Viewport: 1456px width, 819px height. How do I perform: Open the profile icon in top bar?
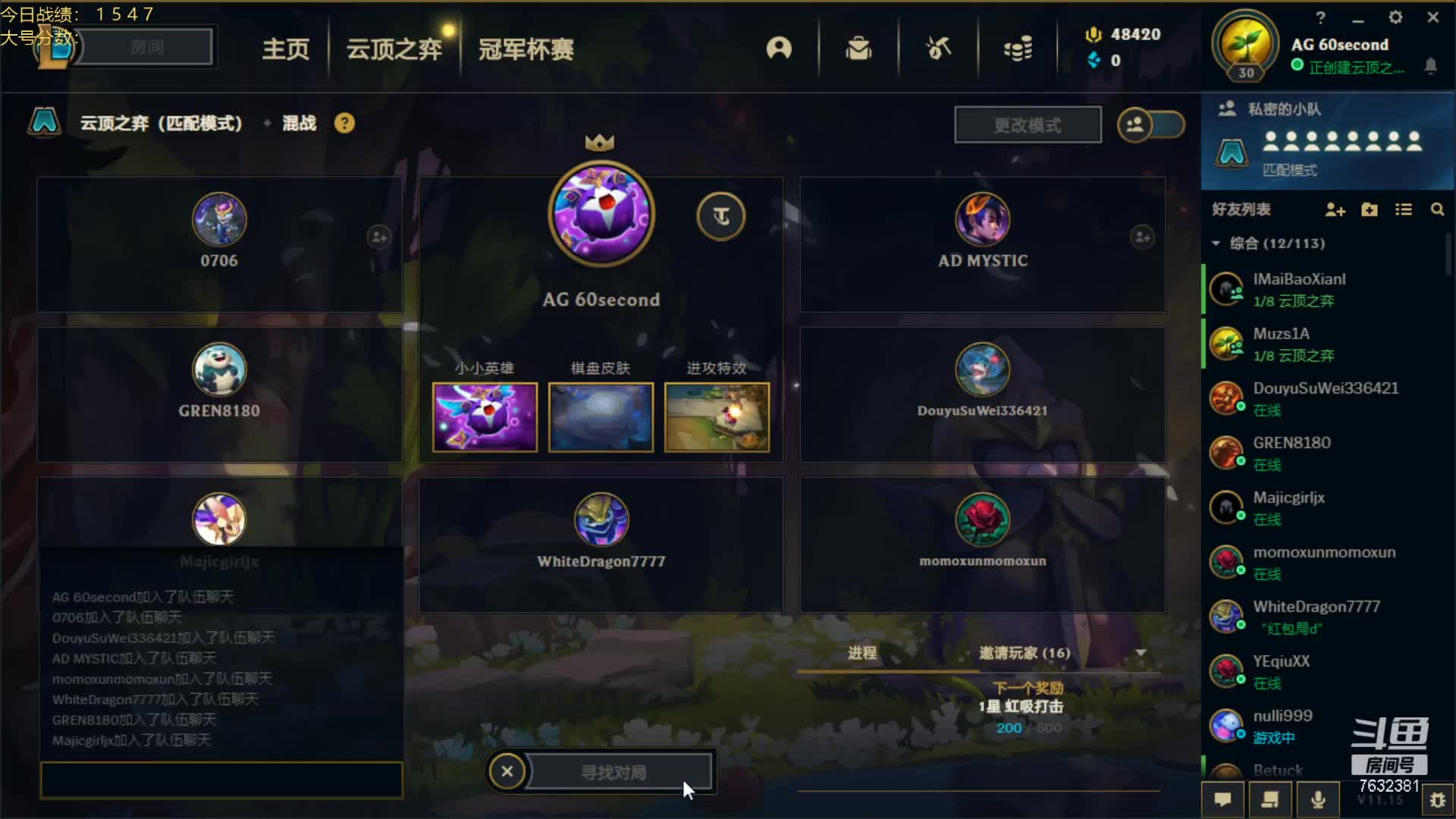point(779,49)
